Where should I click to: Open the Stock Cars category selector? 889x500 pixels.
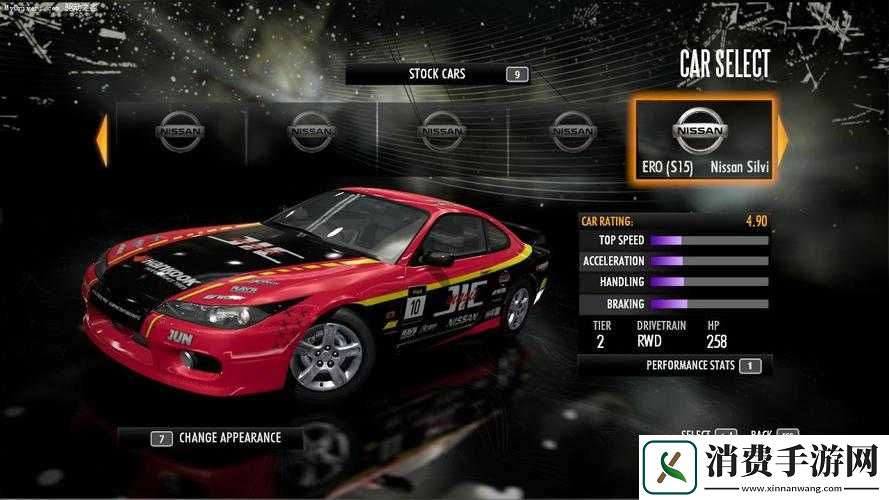coord(437,74)
